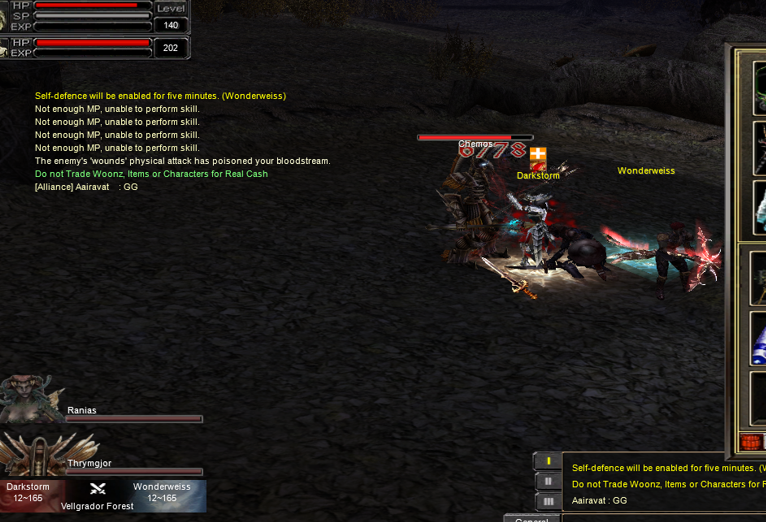
Task: Click the crossed swords war icon
Action: click(98, 489)
